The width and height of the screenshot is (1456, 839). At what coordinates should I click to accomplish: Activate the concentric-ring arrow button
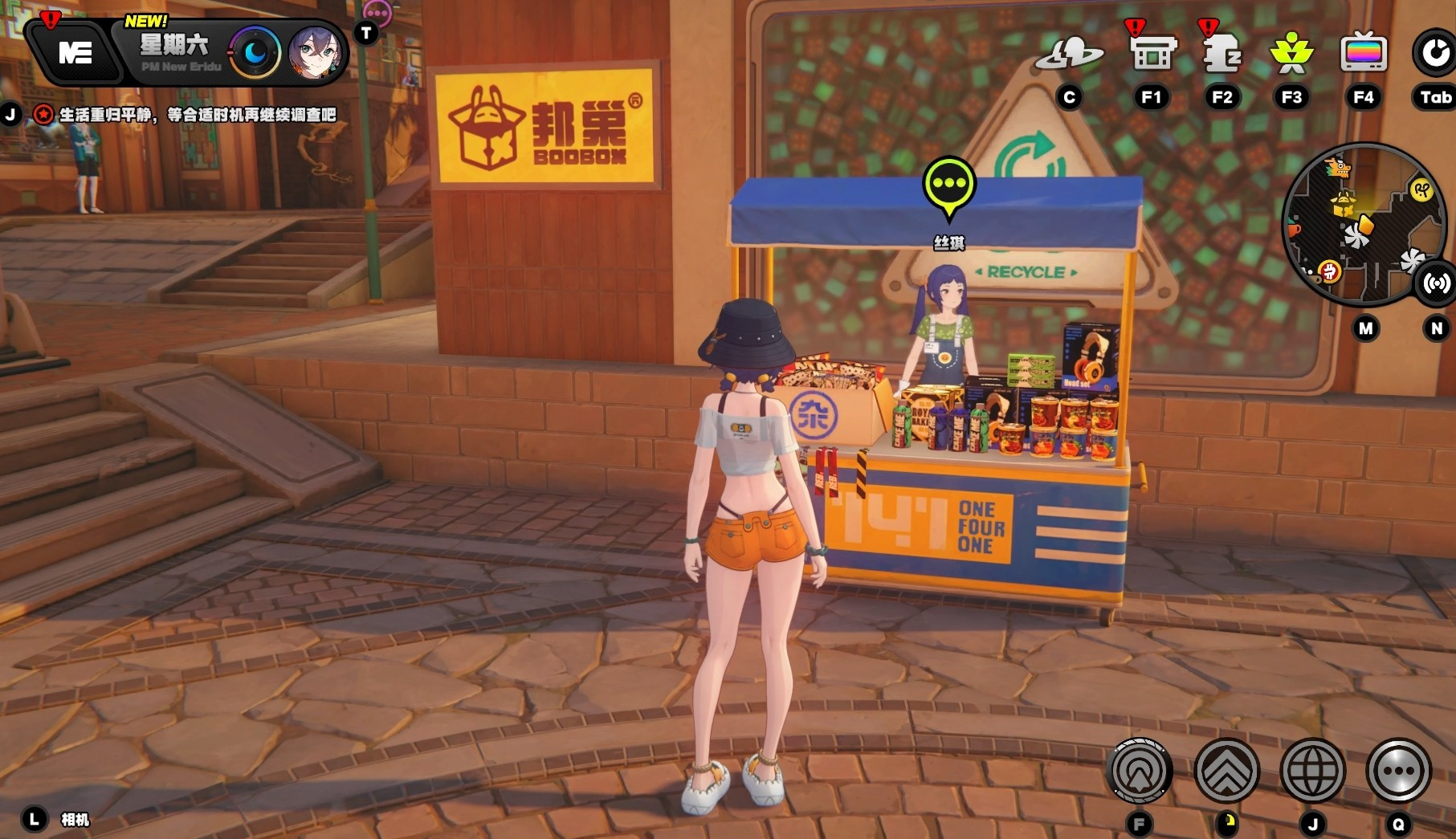(x=1140, y=771)
